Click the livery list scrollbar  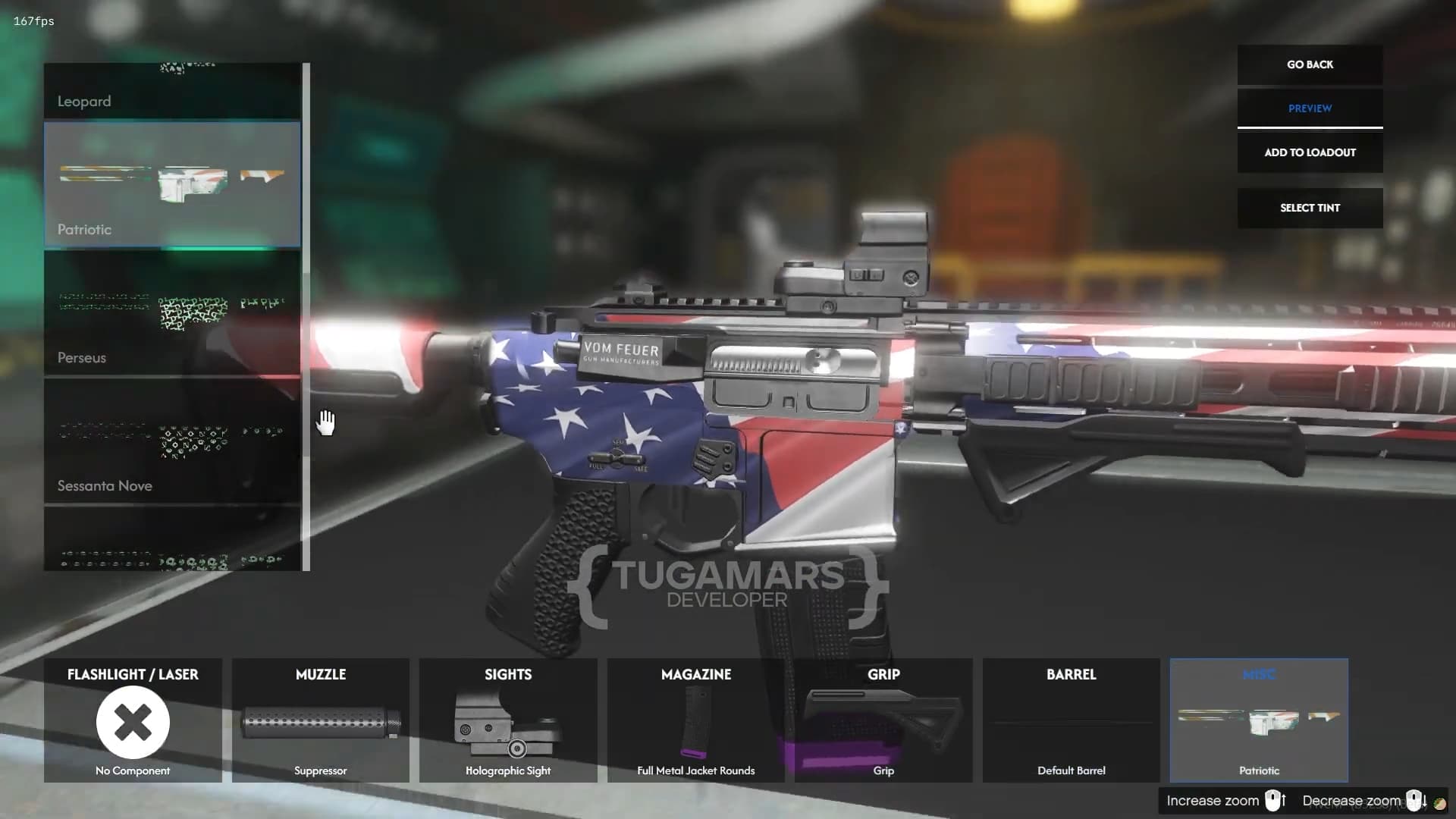pyautogui.click(x=306, y=318)
